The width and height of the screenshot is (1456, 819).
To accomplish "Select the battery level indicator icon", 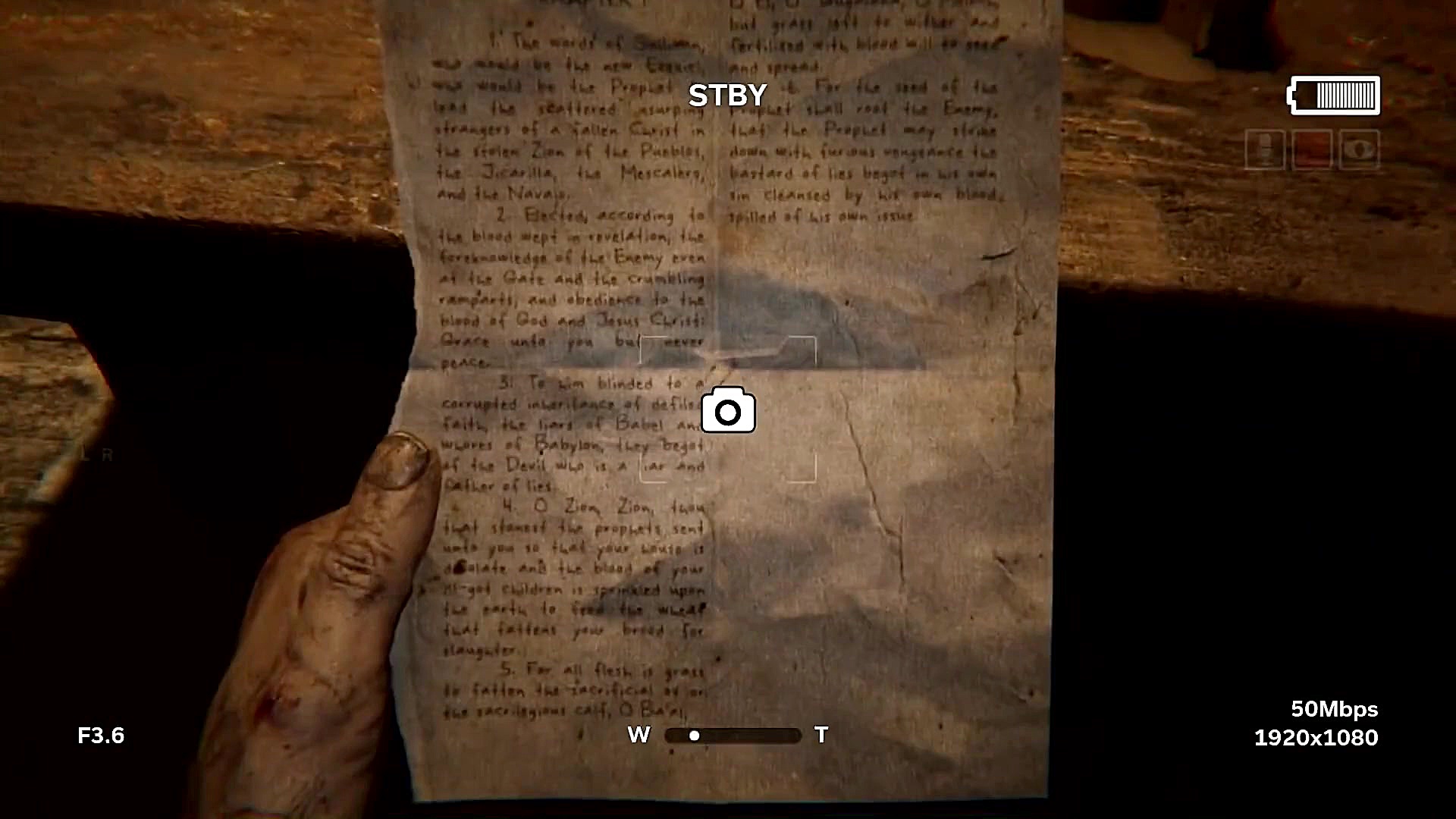I will click(1333, 95).
